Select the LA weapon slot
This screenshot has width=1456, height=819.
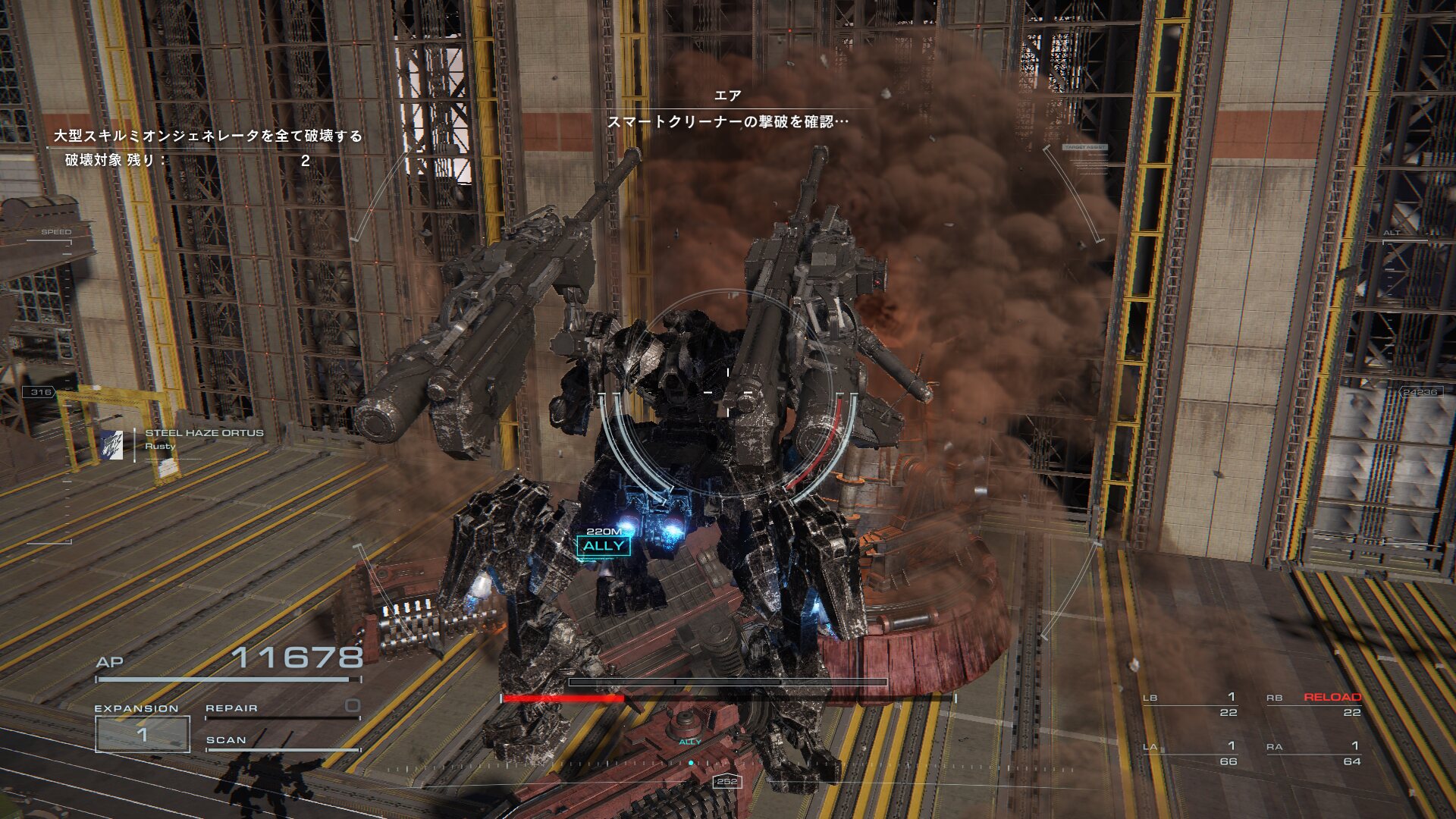pyautogui.click(x=1190, y=753)
